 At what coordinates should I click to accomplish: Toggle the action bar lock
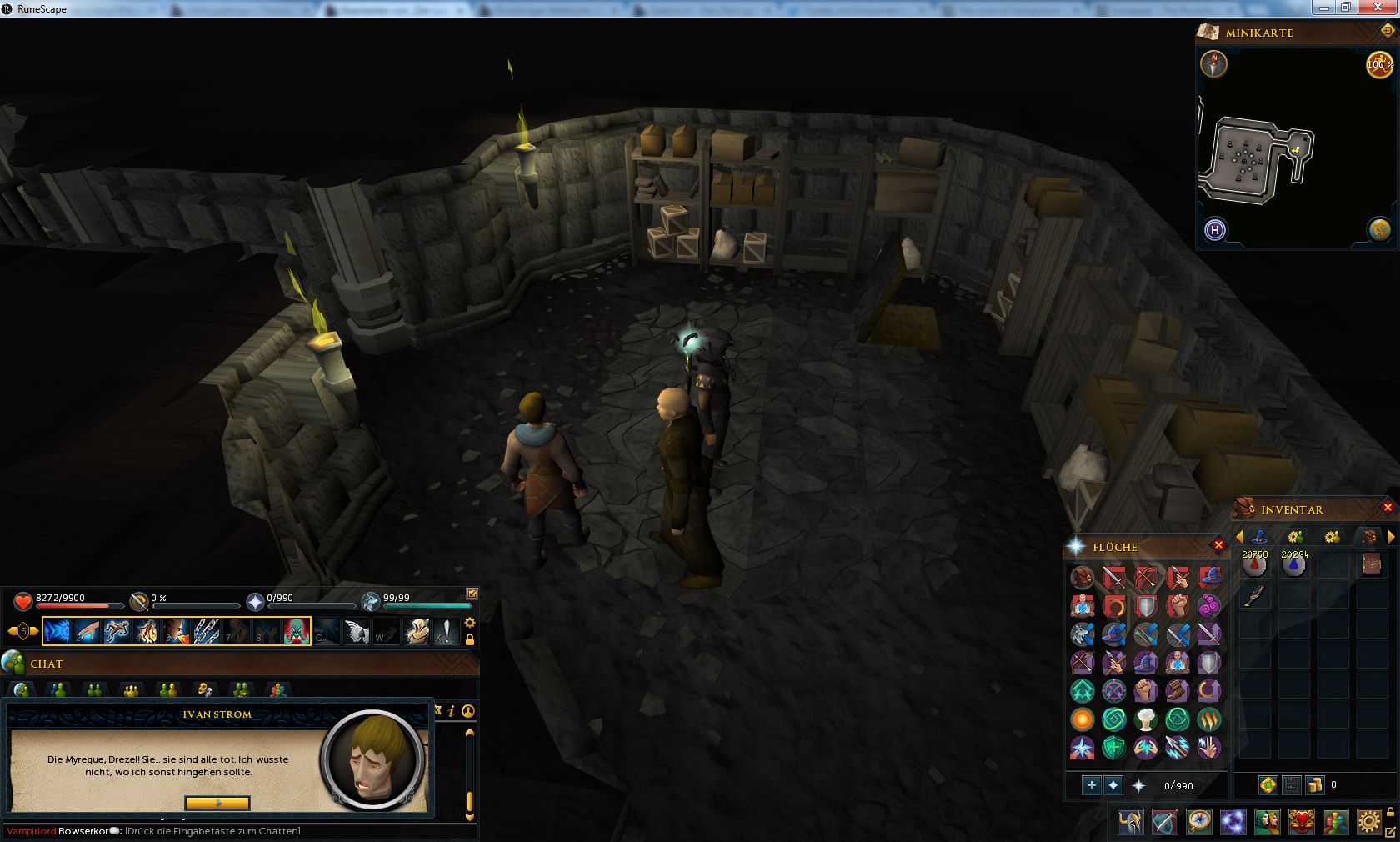pyautogui.click(x=470, y=639)
